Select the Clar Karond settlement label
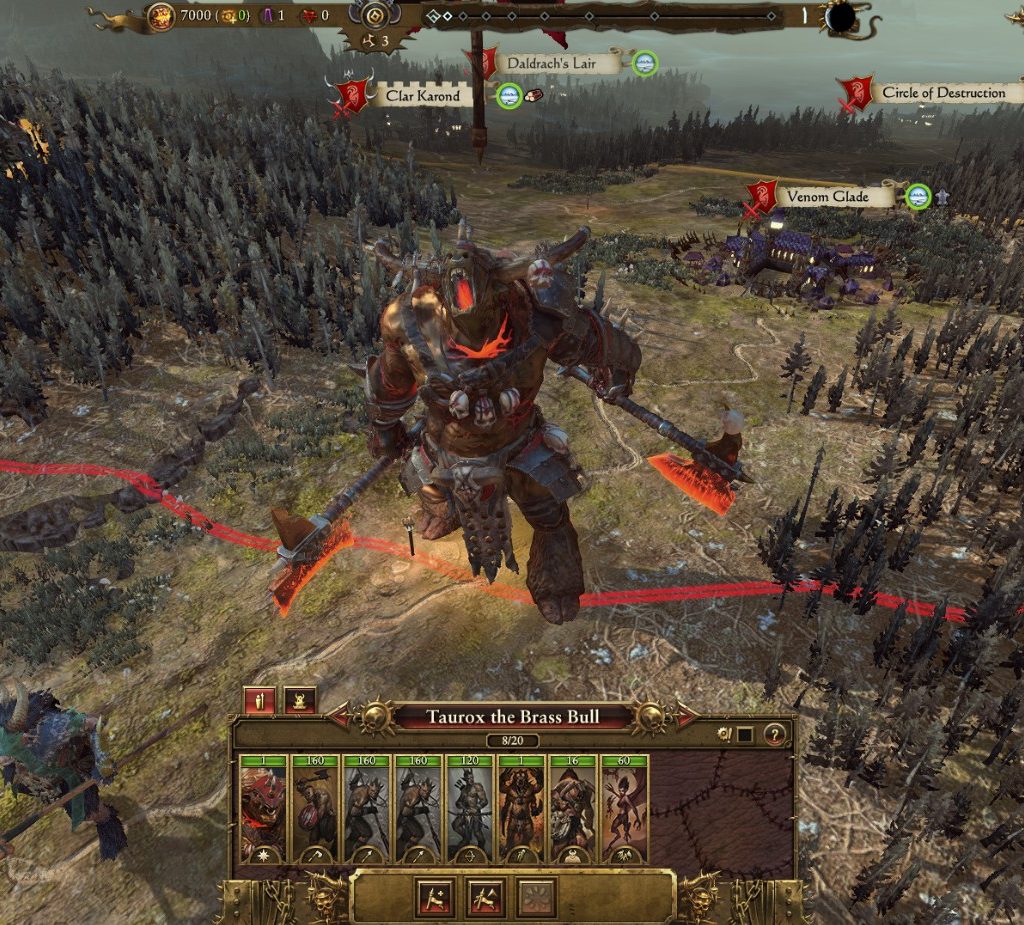Image resolution: width=1024 pixels, height=925 pixels. point(423,96)
